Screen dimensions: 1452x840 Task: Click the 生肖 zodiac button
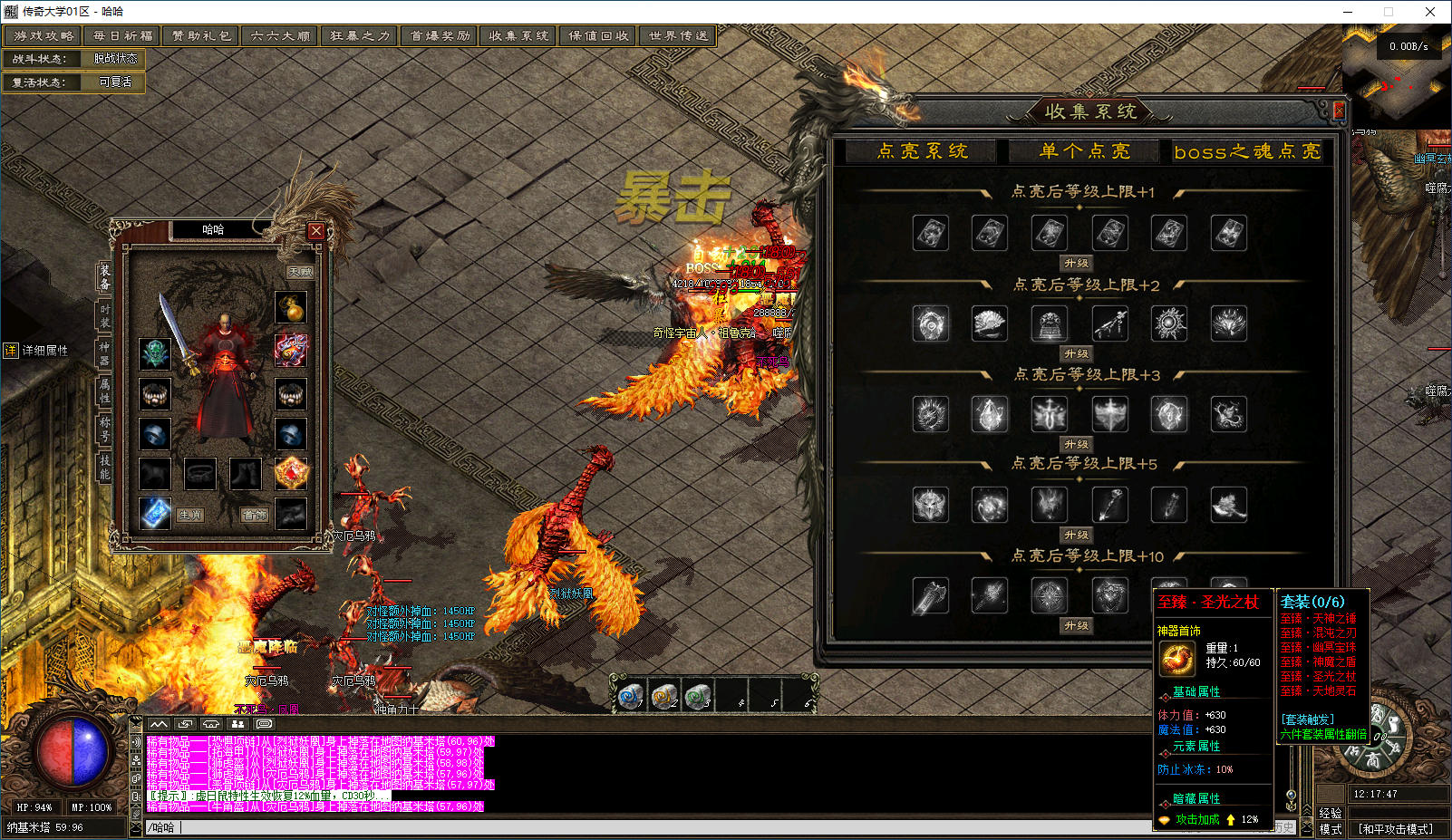tap(190, 515)
